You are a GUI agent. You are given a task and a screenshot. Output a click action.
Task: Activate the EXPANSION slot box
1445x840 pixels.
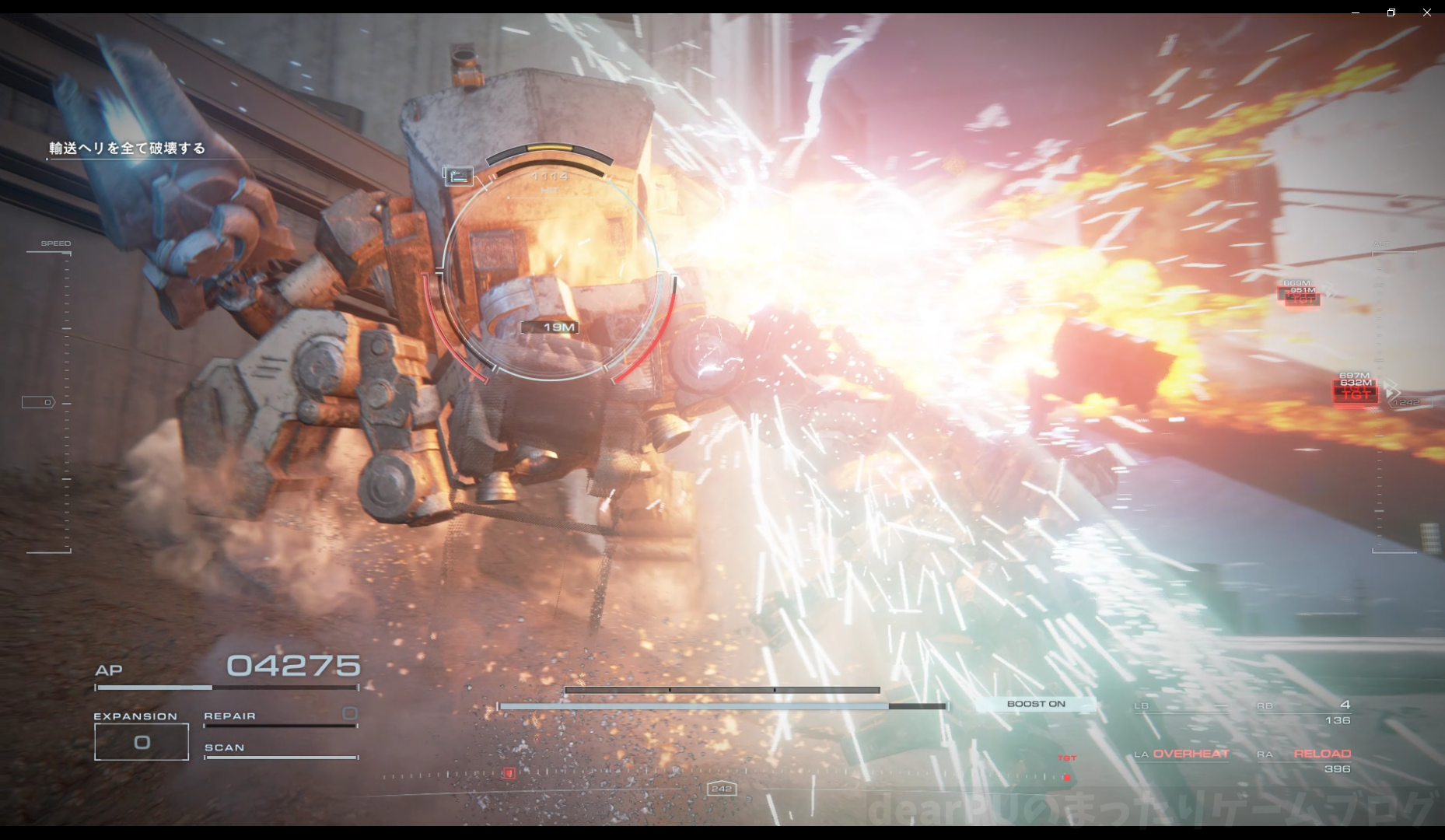pyautogui.click(x=142, y=742)
